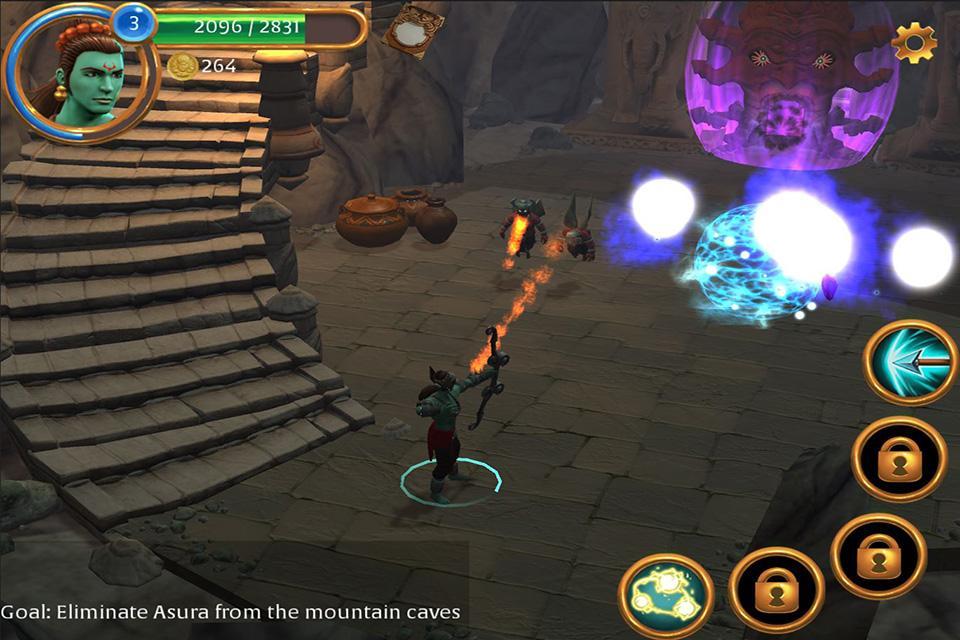Viewport: 960px width, 640px height.
Task: Open the brown book icon
Action: click(x=413, y=30)
